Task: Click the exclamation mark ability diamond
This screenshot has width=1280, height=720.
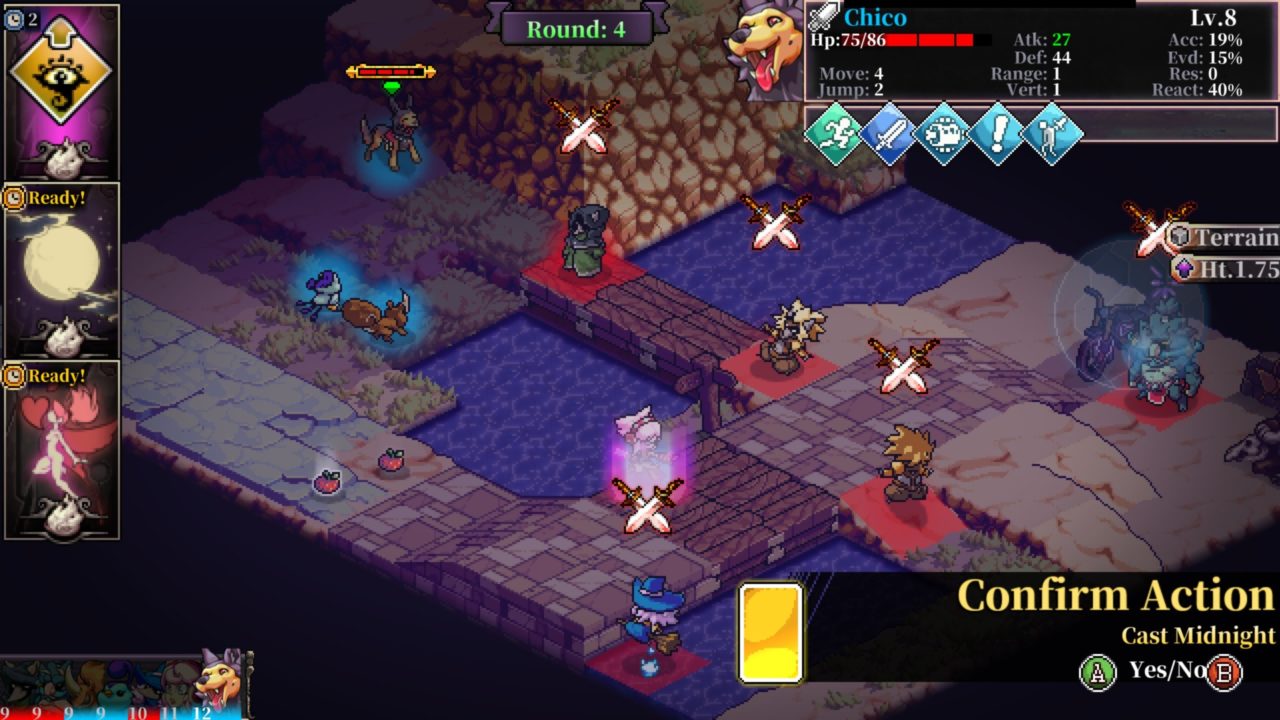Action: [998, 134]
